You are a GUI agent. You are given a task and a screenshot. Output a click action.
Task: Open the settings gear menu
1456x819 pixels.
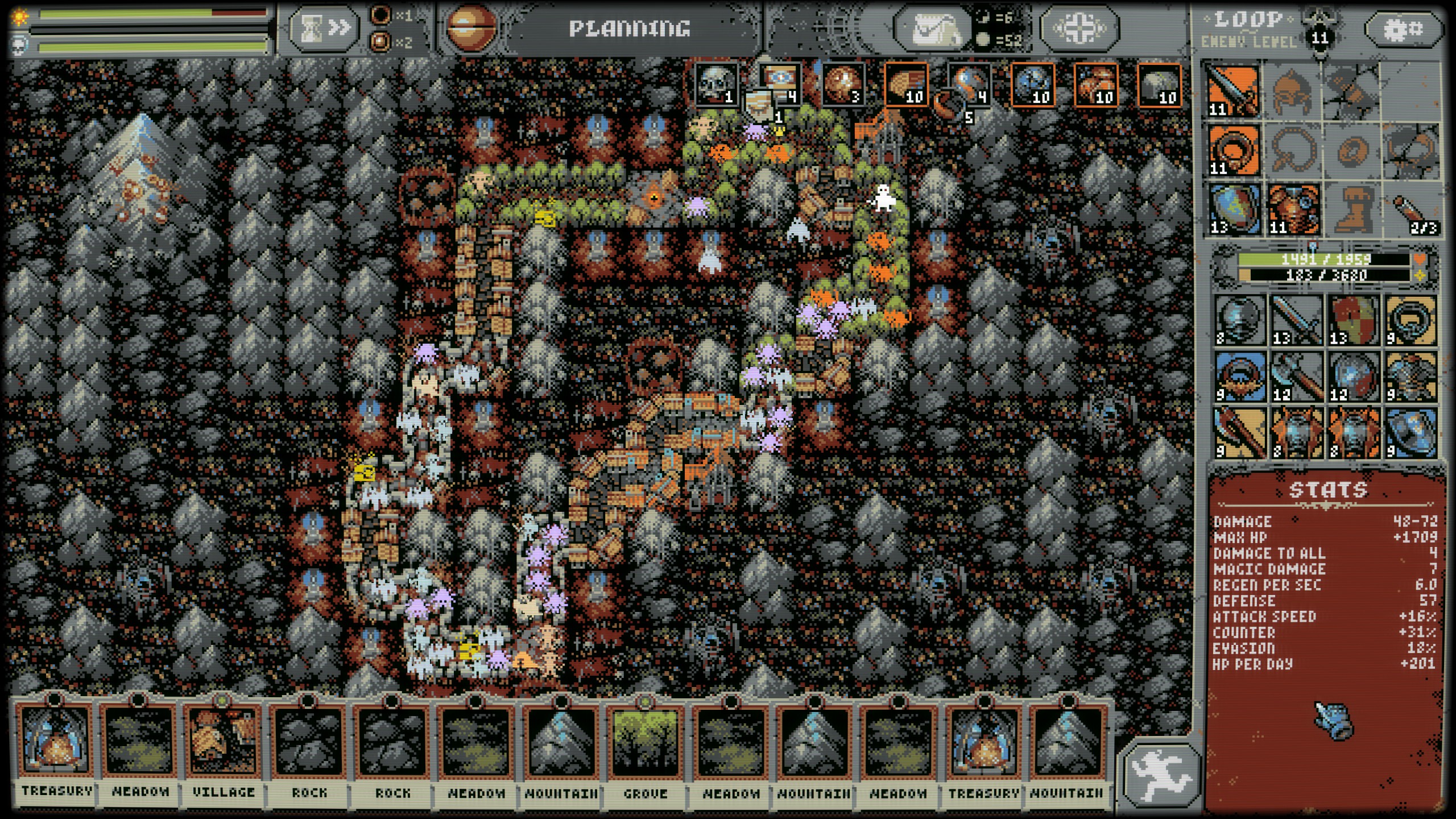tap(1405, 27)
